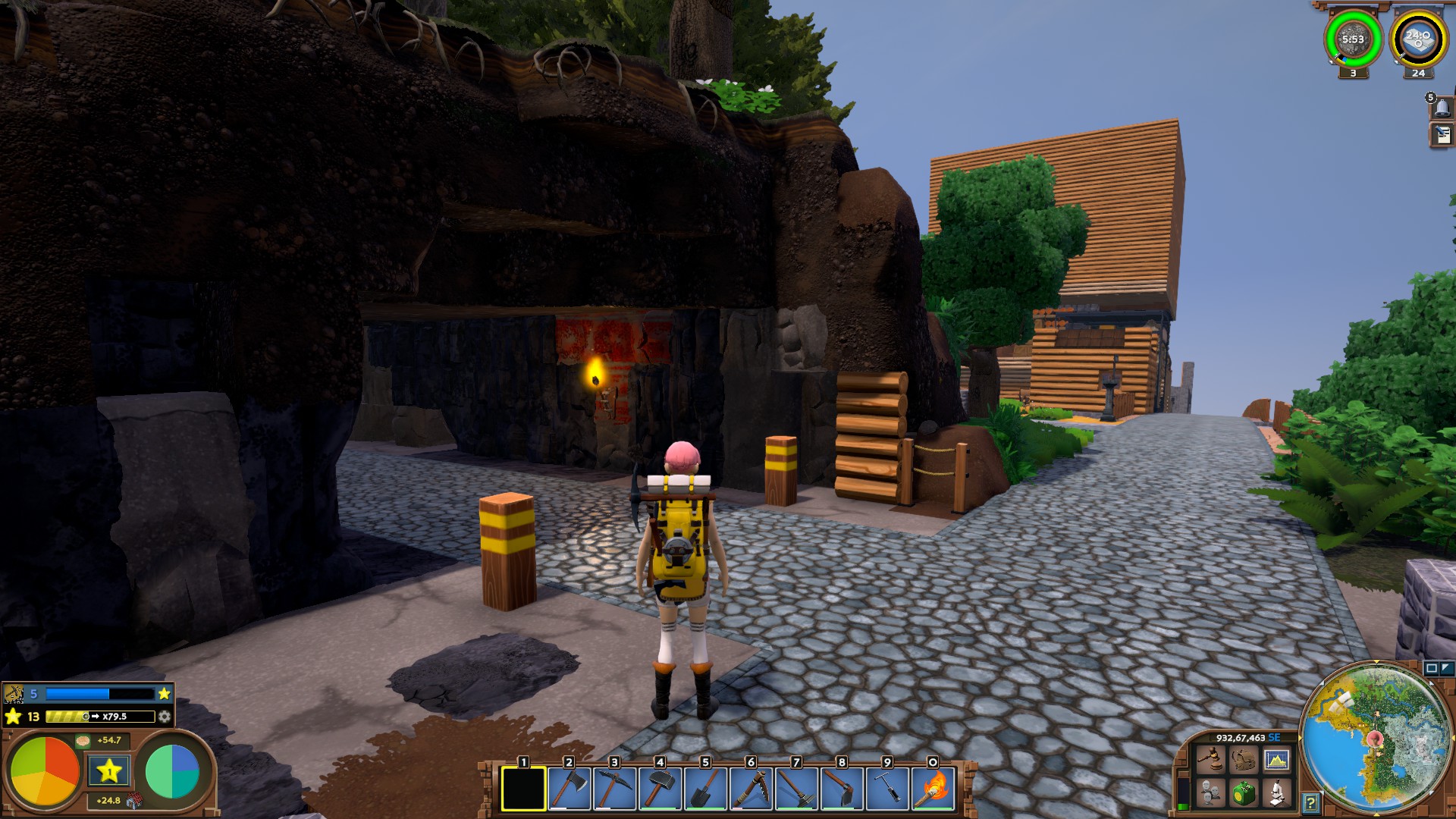Open the green money economy icon

tap(1244, 793)
